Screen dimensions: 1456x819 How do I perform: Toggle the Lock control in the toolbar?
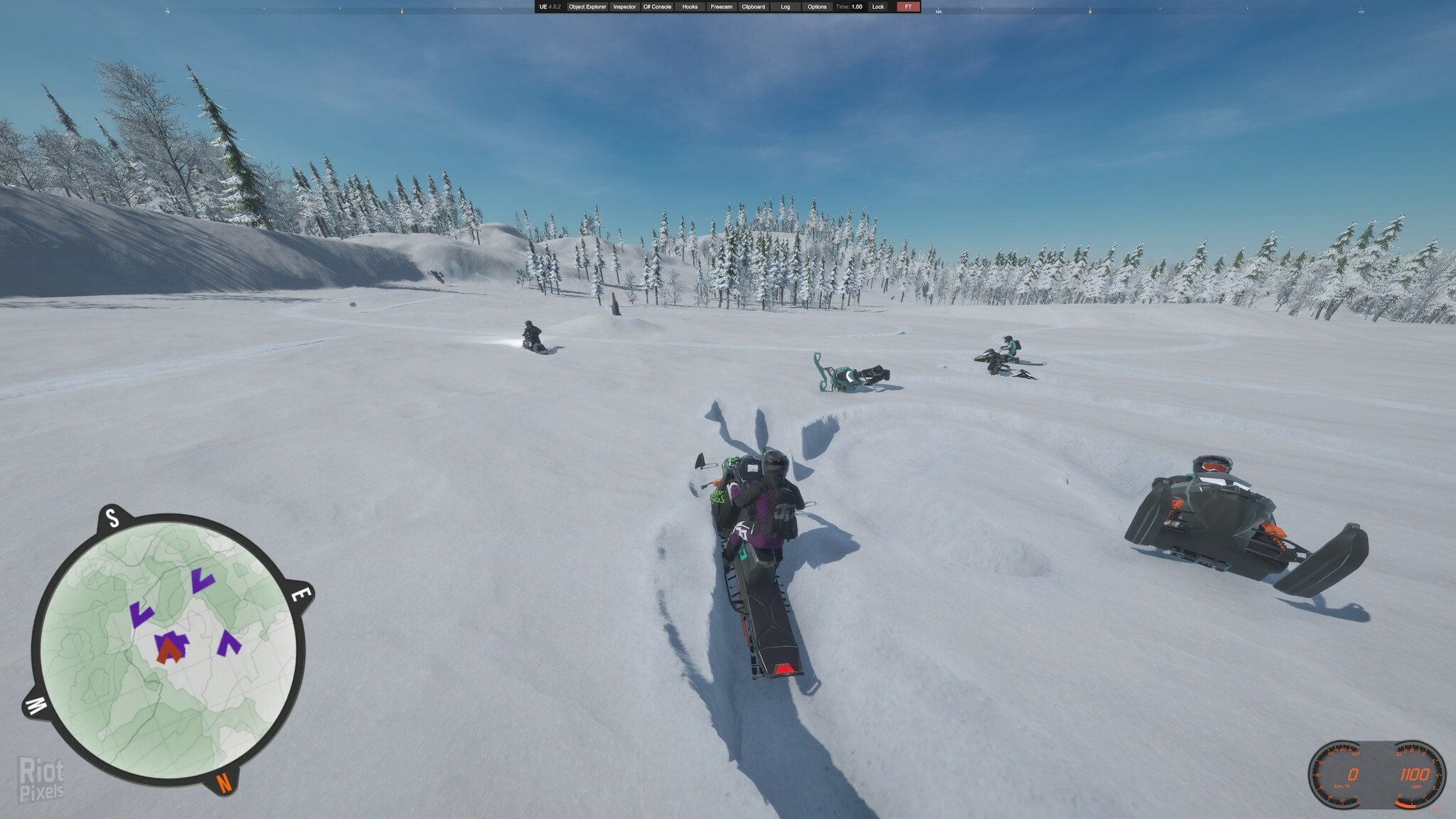(x=878, y=6)
